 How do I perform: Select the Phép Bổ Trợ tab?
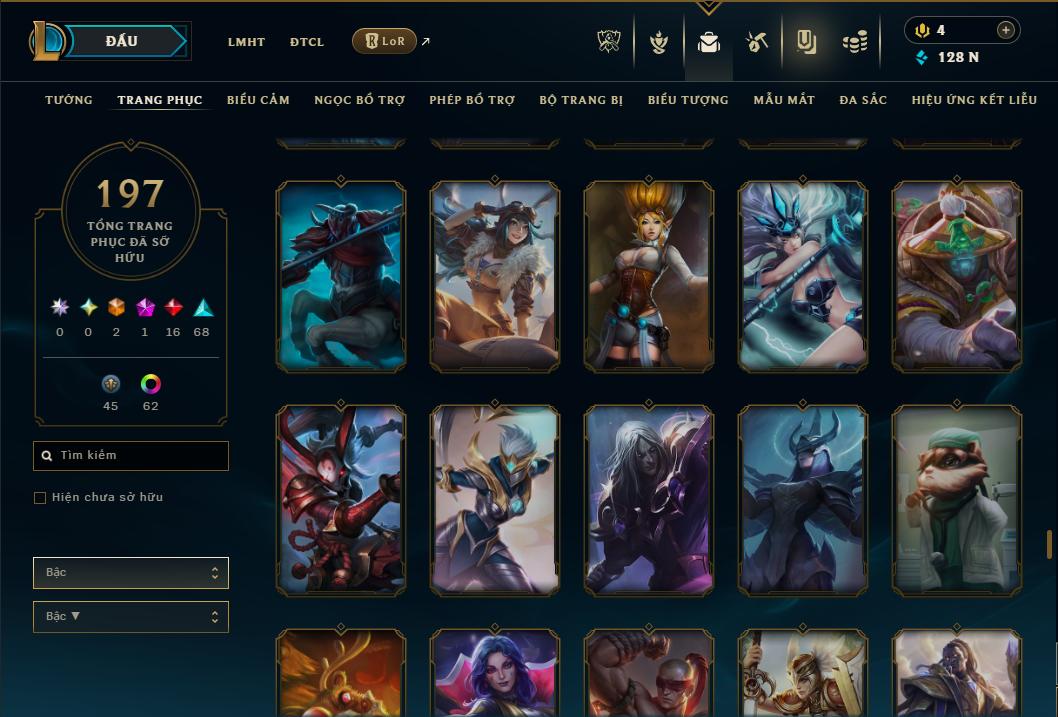472,100
